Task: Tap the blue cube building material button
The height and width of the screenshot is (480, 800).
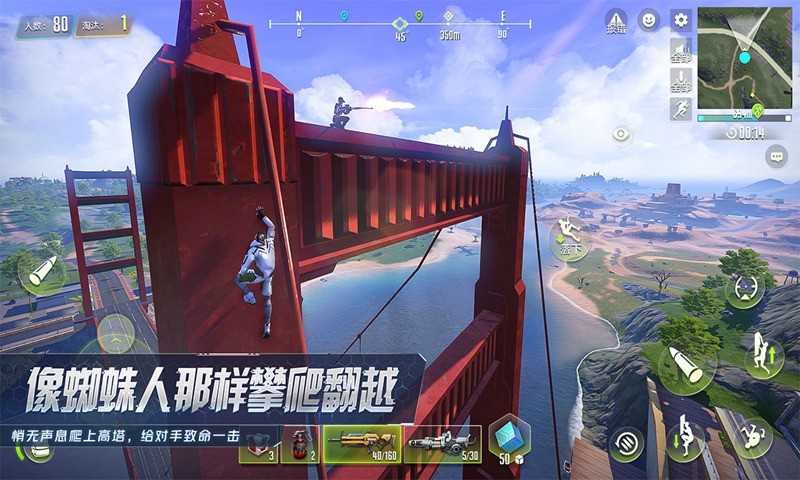Action: click(x=510, y=440)
